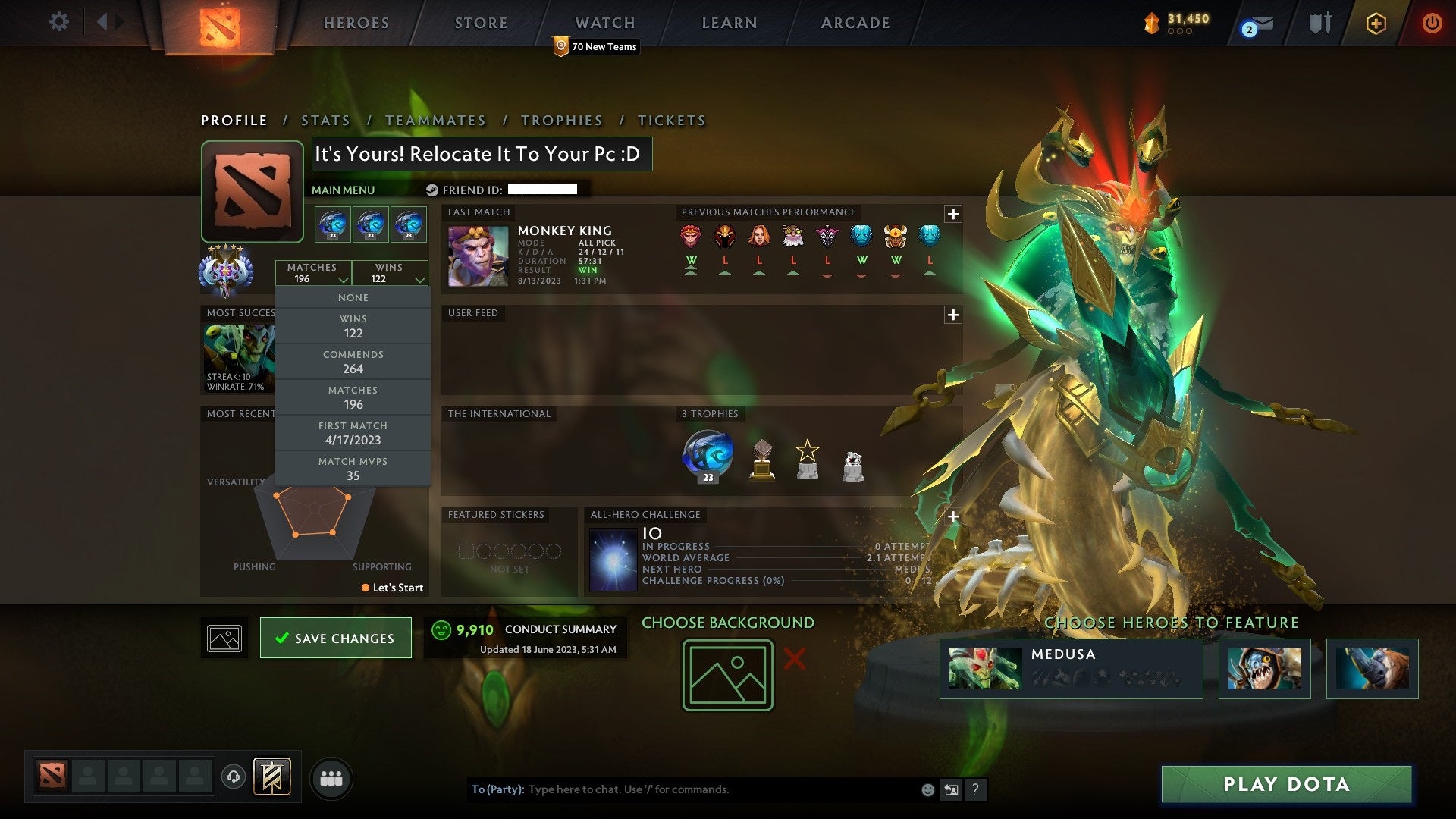Enable party voice chat with the headset icon

click(x=234, y=777)
